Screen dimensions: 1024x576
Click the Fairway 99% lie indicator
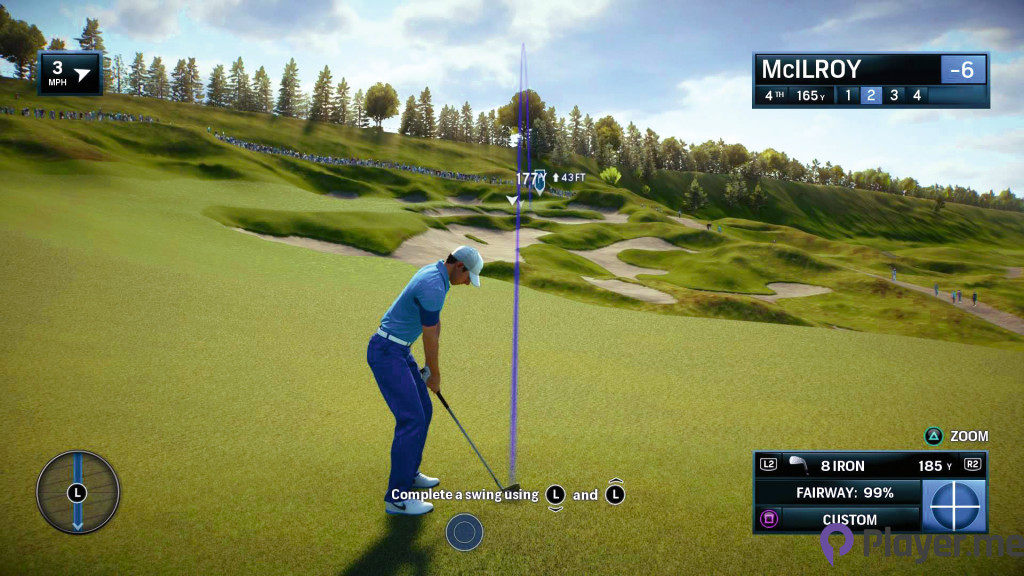[x=838, y=493]
